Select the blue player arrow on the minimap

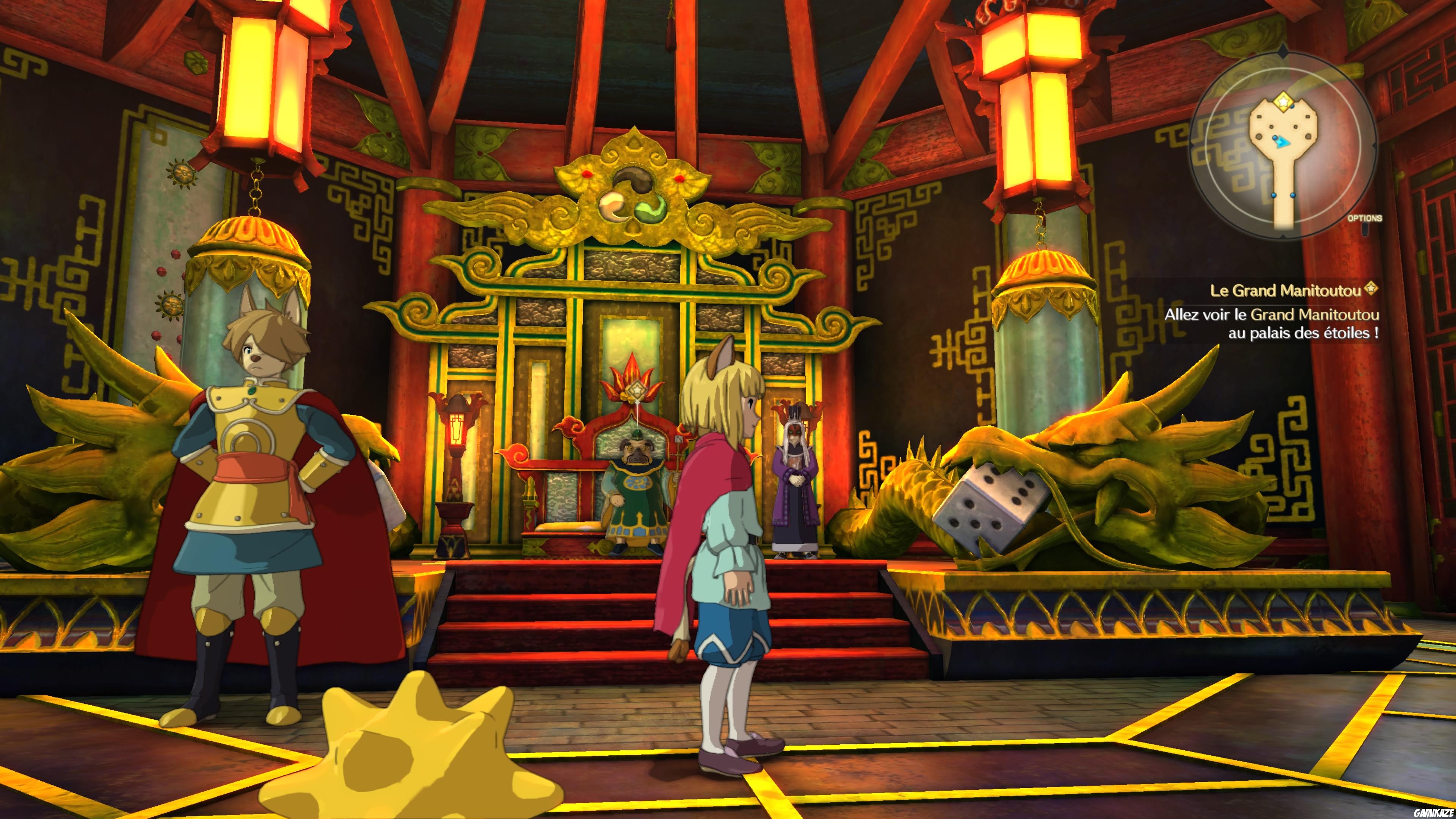tap(1283, 143)
